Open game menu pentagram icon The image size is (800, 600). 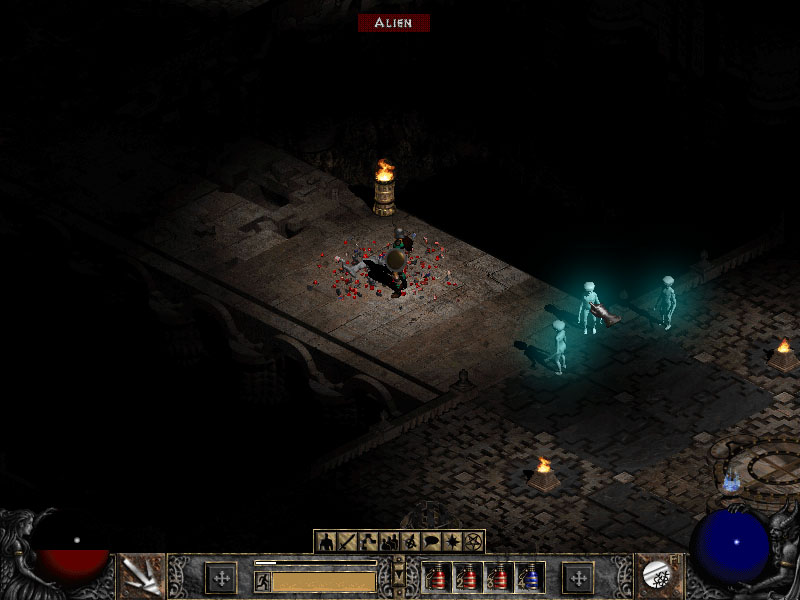pyautogui.click(x=473, y=542)
